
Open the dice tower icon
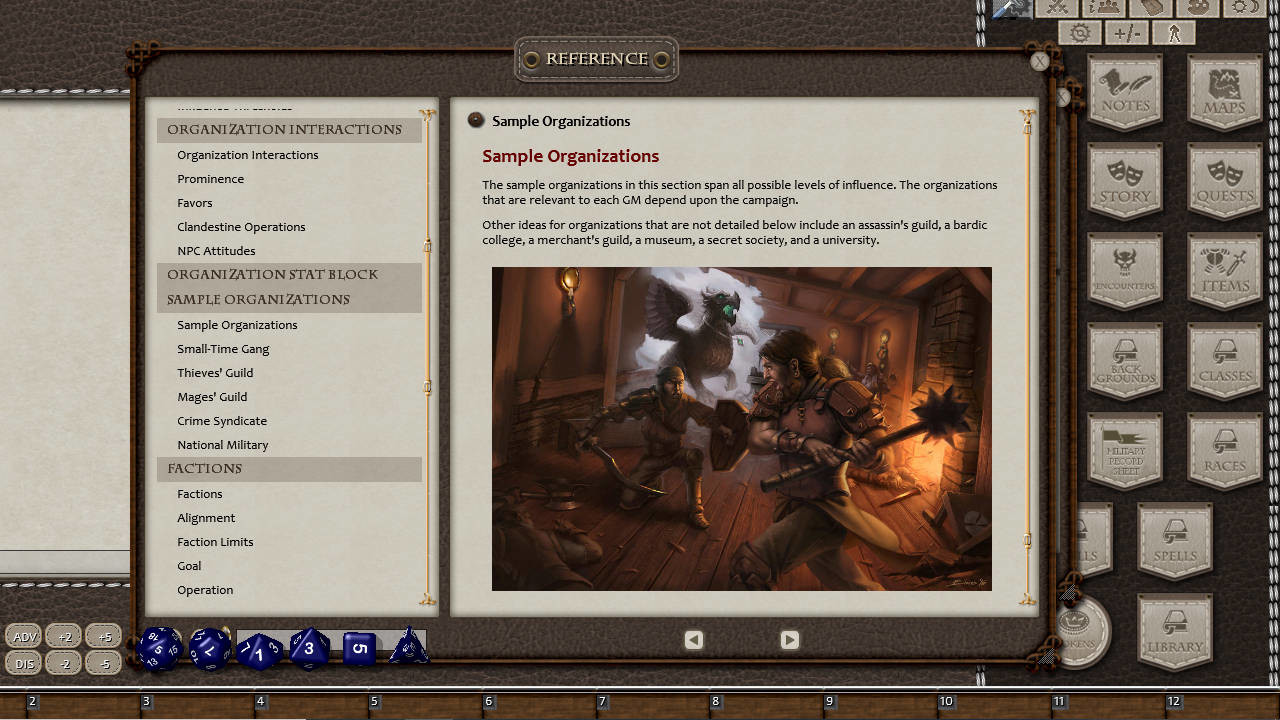click(x=1152, y=10)
